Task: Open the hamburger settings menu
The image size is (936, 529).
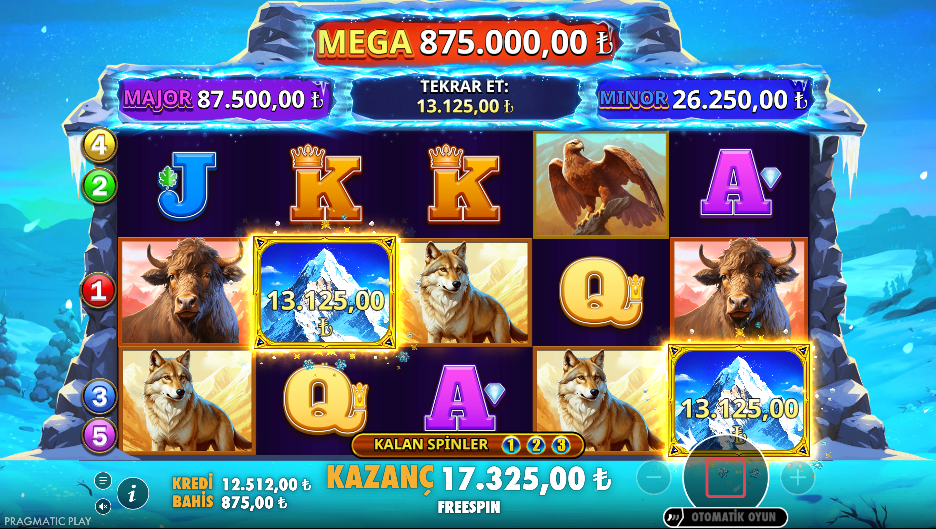Action: pos(103,480)
